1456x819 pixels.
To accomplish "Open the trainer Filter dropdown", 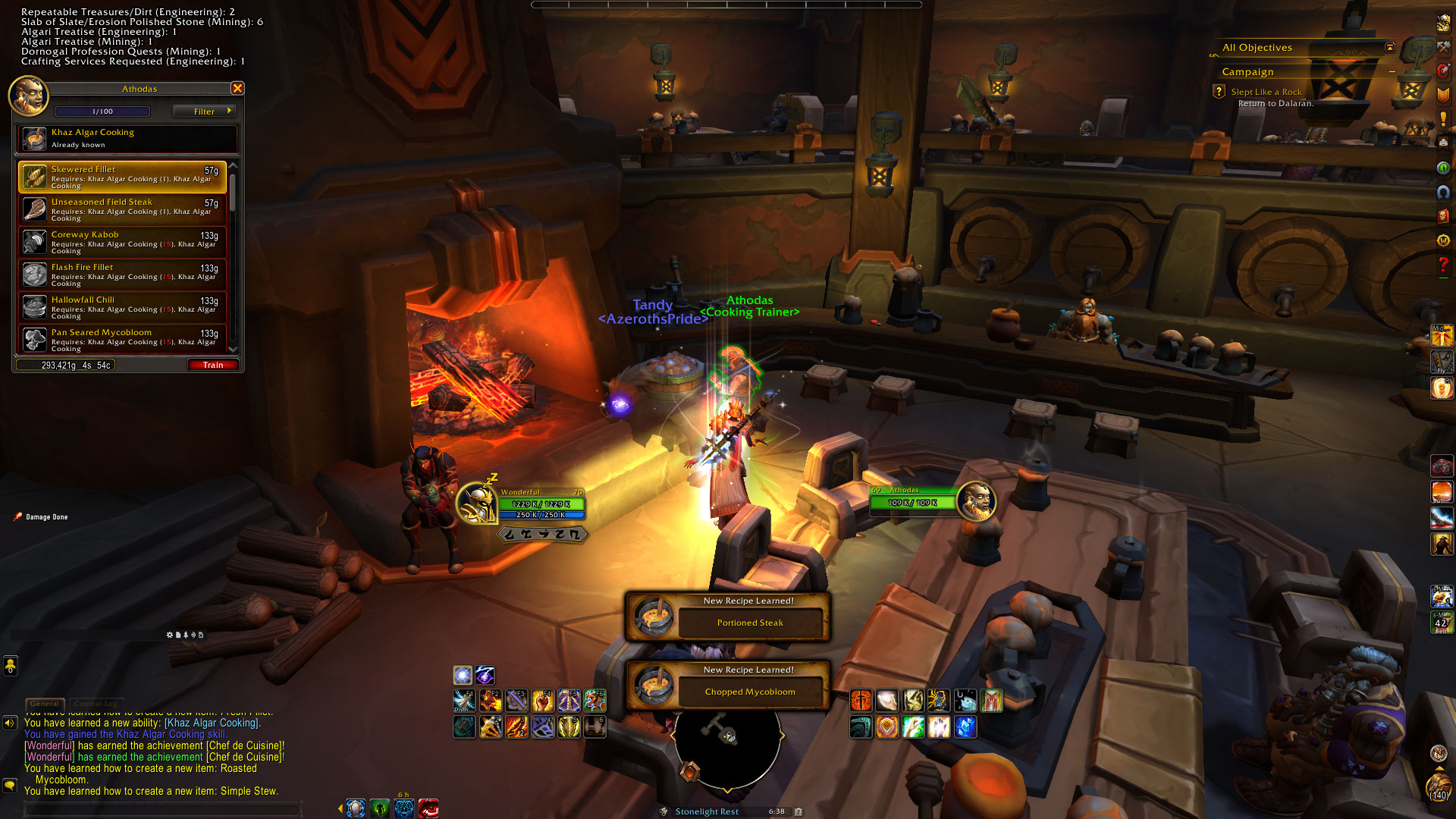I will [204, 111].
